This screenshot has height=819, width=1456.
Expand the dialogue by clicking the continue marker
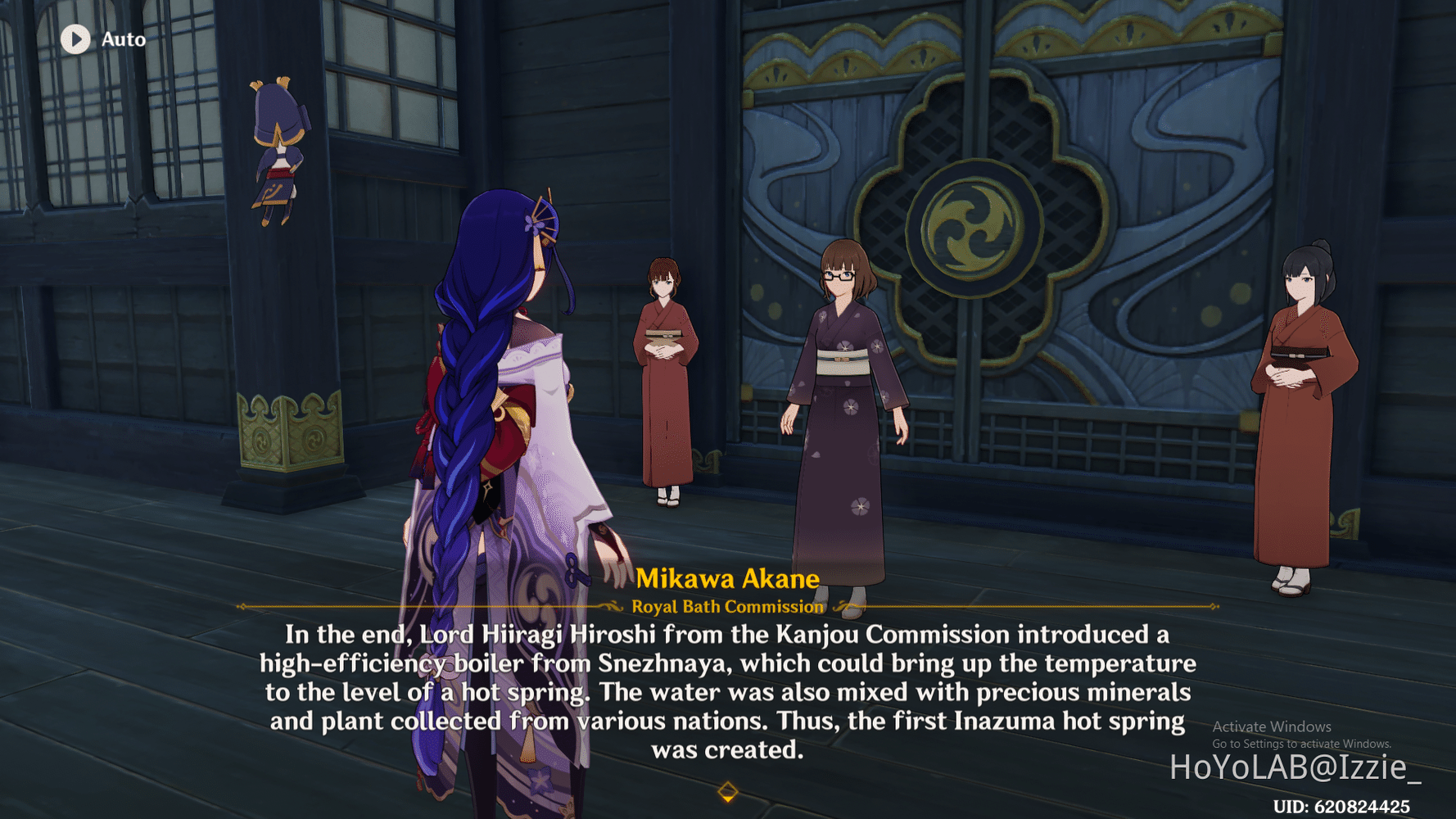pos(727,792)
